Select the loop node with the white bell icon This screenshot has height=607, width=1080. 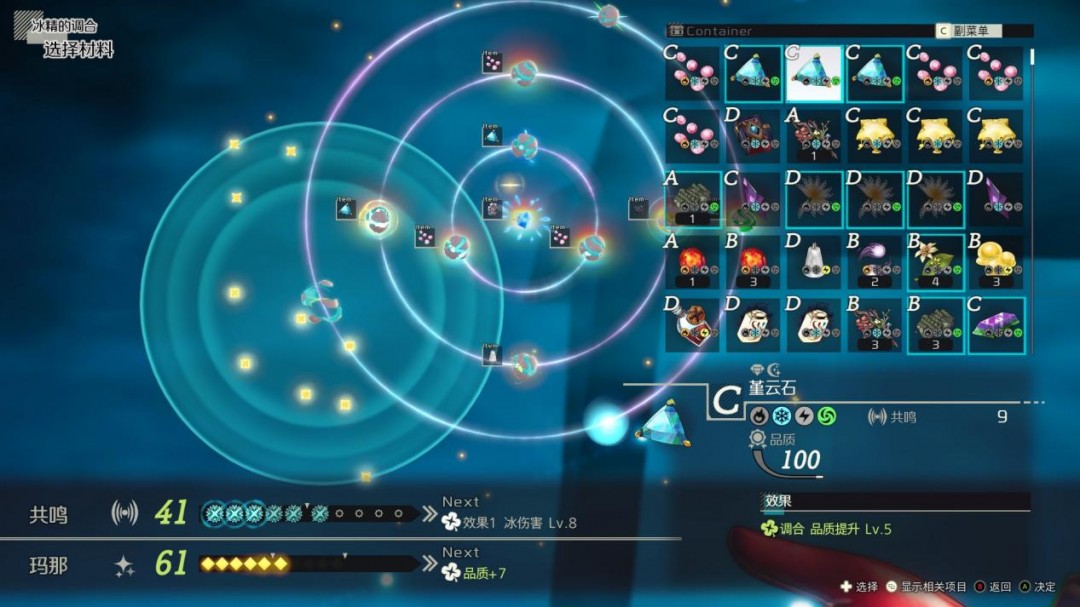coord(523,365)
